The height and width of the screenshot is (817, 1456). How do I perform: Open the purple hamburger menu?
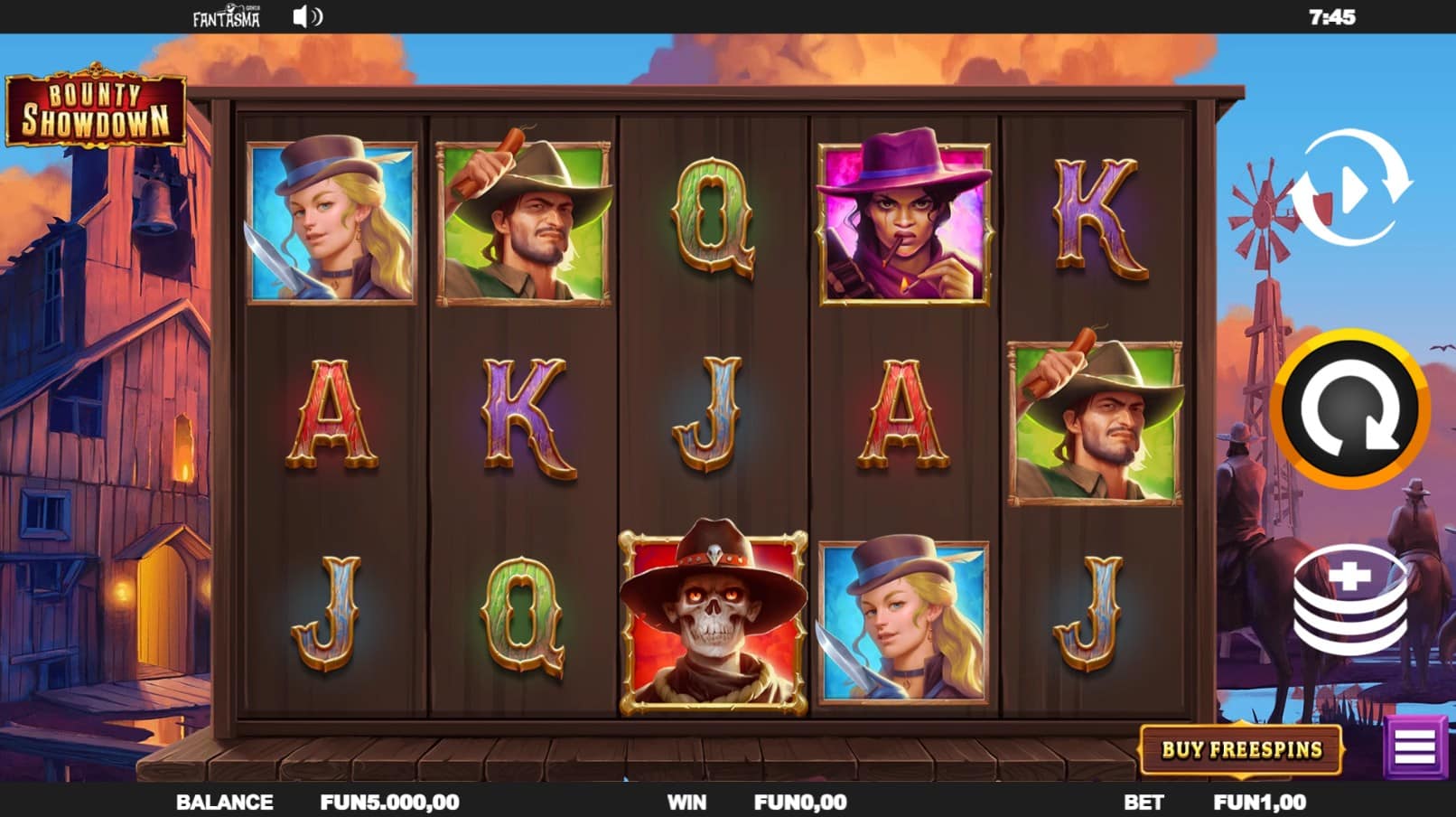tap(1414, 747)
